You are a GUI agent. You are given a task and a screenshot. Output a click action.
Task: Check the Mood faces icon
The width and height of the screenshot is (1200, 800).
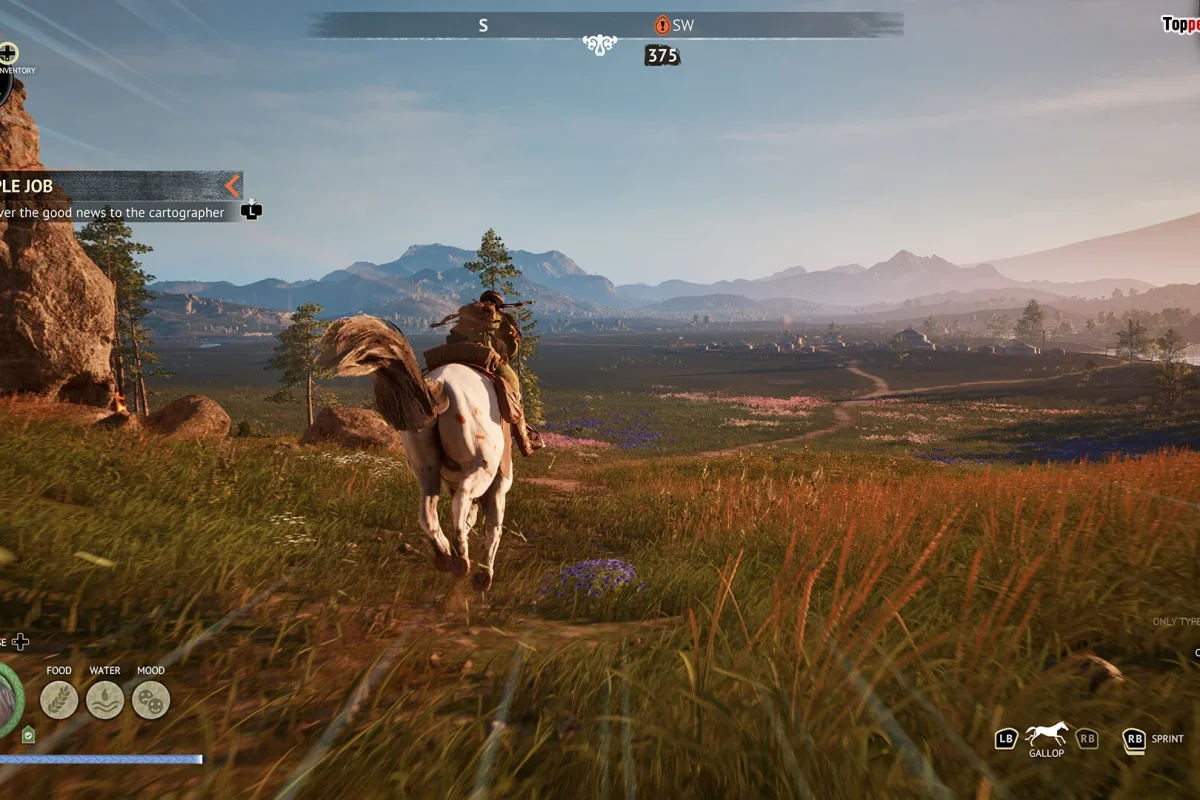151,700
